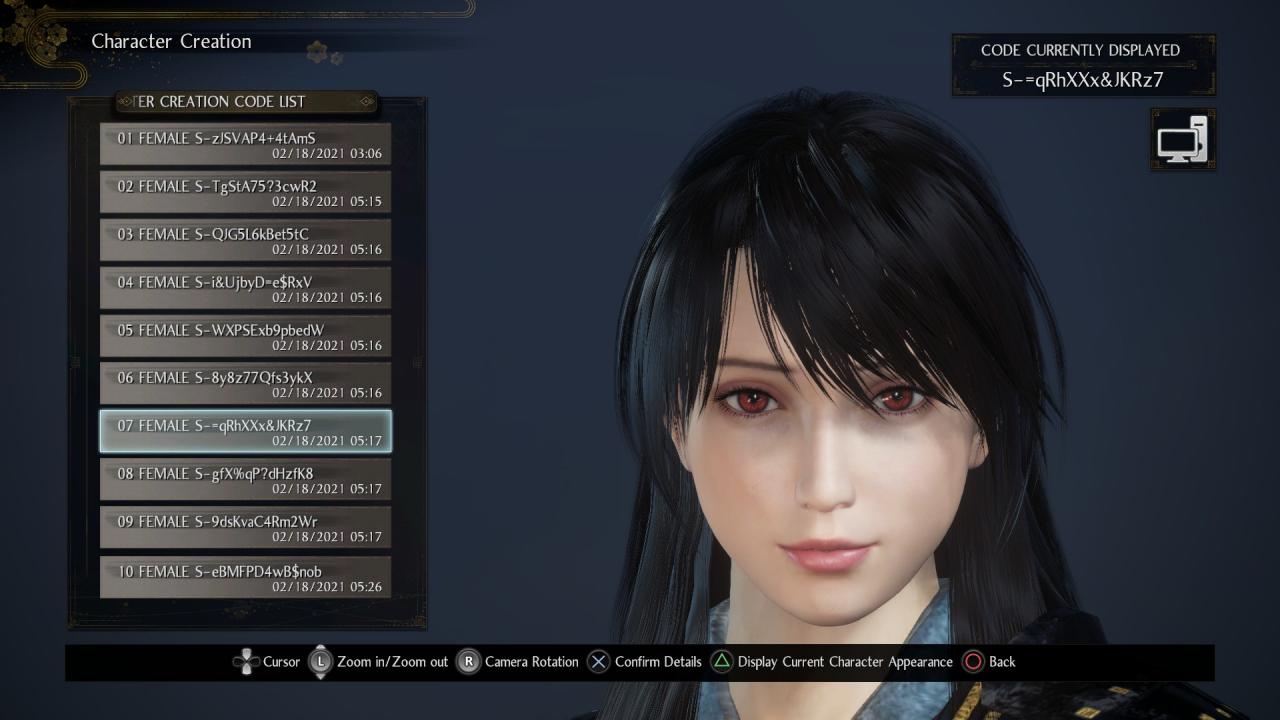Choose the 02 FEMALE S-TgStA75?3cwR2 row

[x=245, y=192]
